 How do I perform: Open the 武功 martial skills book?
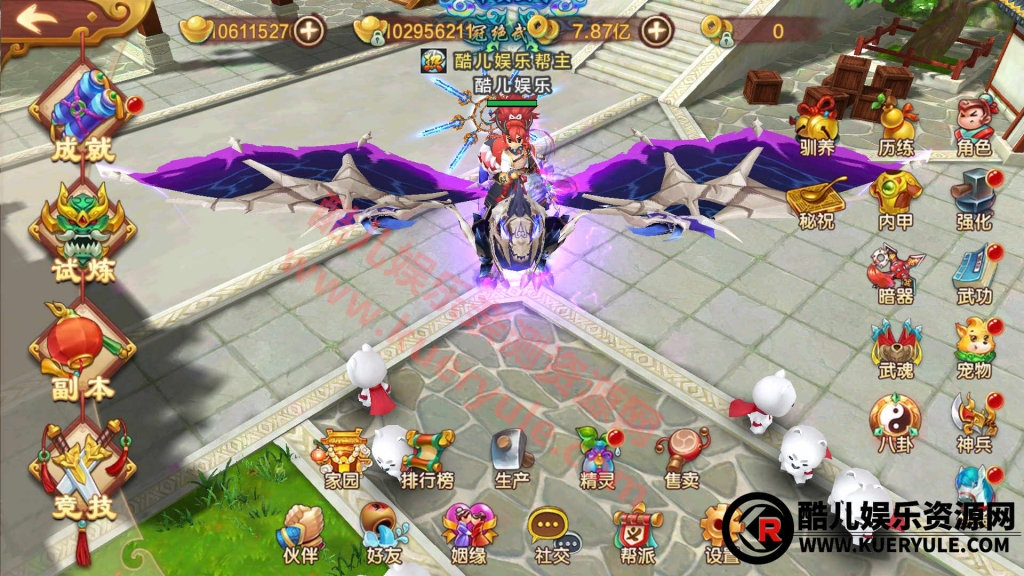coord(973,272)
